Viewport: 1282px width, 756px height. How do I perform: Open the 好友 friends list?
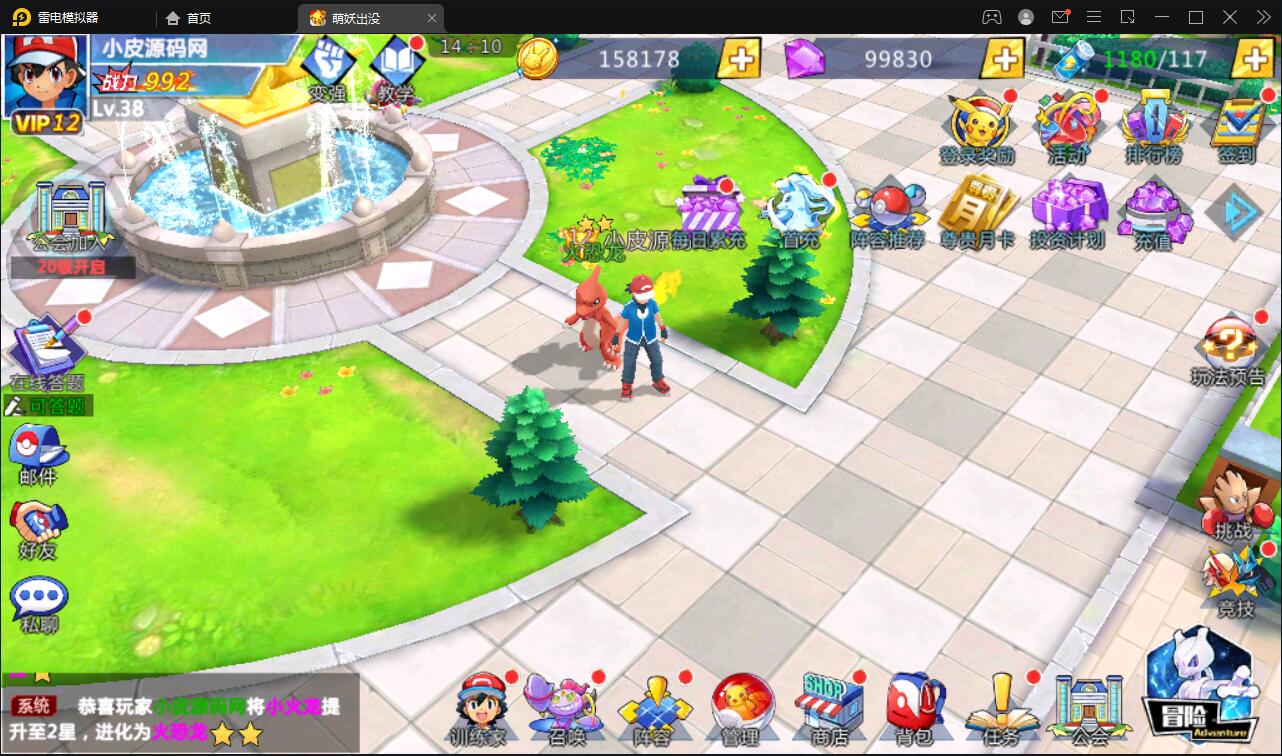click(x=38, y=528)
